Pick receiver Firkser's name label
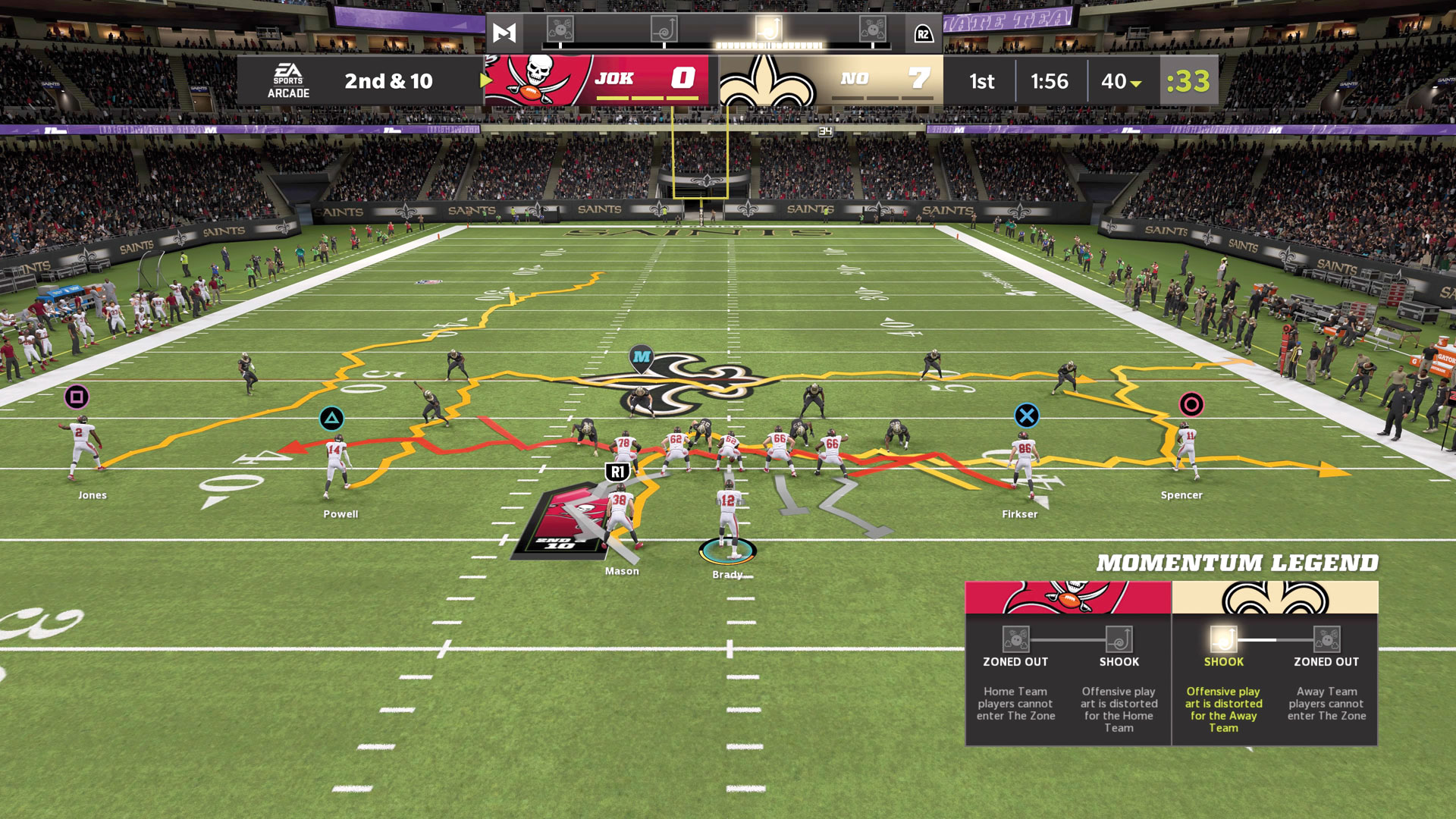Screen dimensions: 1456x819 (1019, 514)
